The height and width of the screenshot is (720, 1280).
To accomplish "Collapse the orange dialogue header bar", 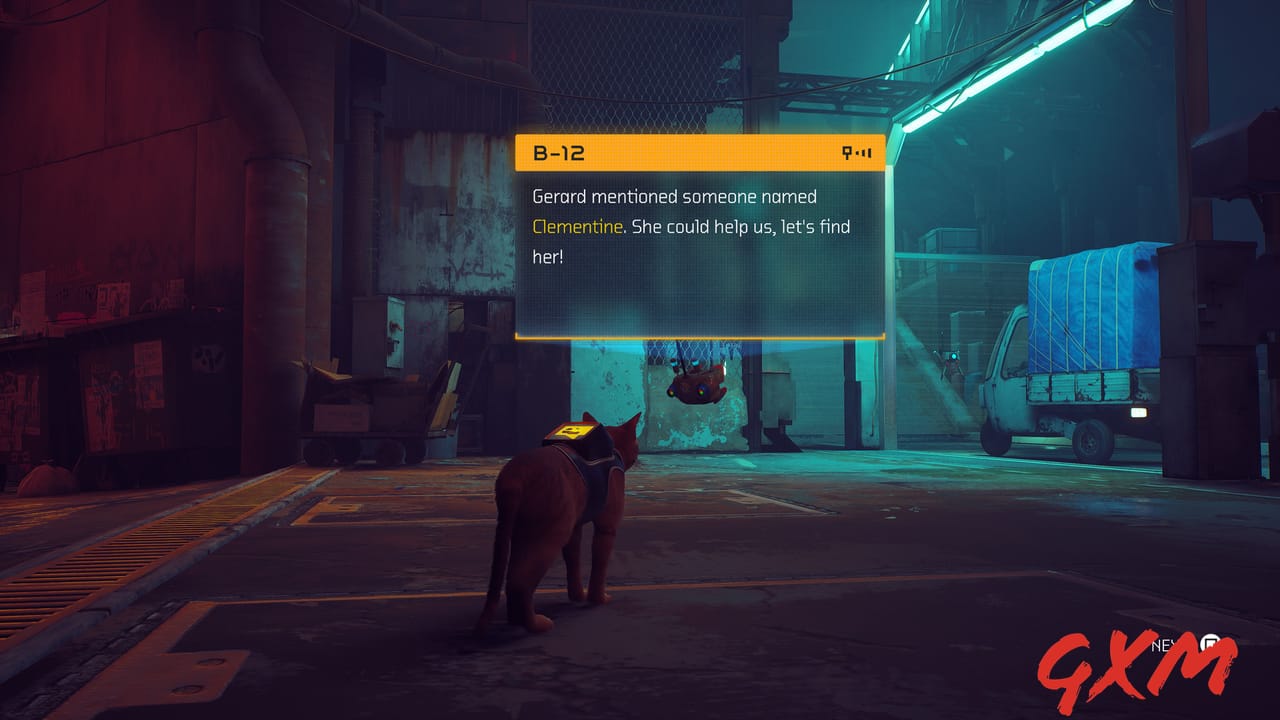I will 700,150.
